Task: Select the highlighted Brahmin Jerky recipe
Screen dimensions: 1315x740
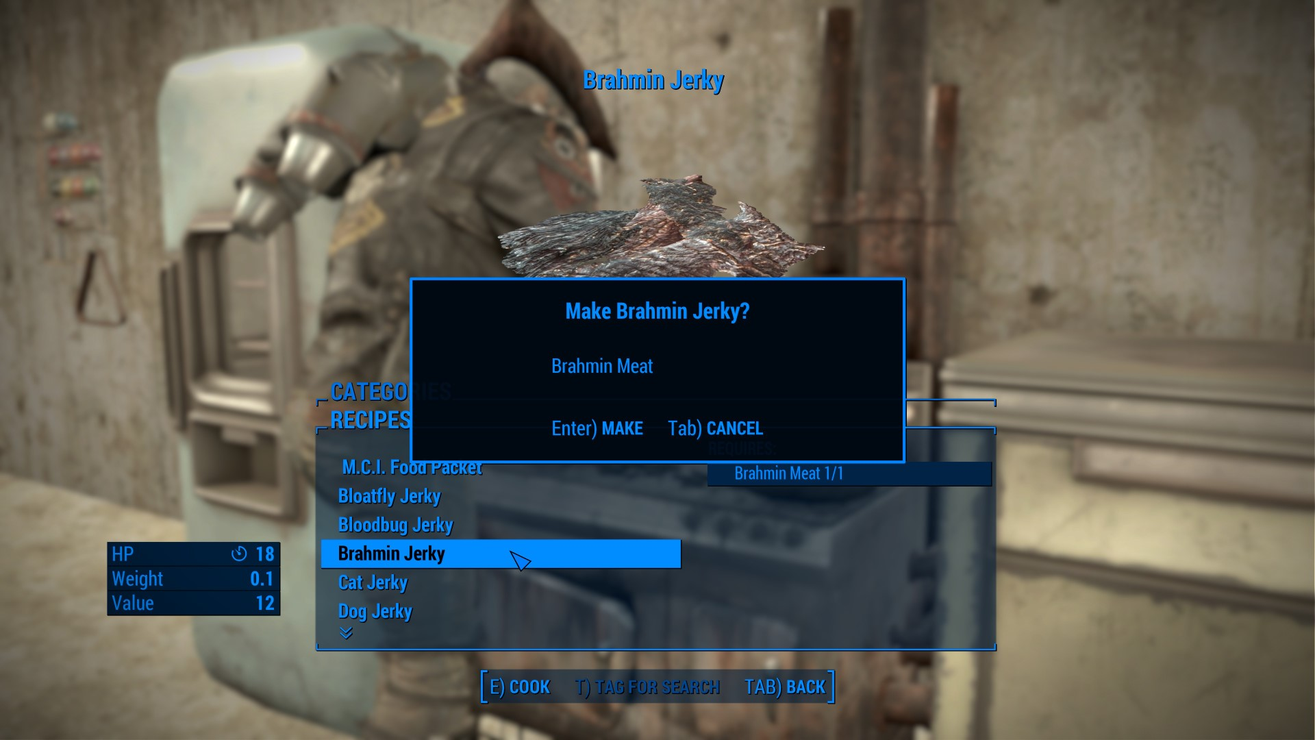Action: (x=500, y=554)
